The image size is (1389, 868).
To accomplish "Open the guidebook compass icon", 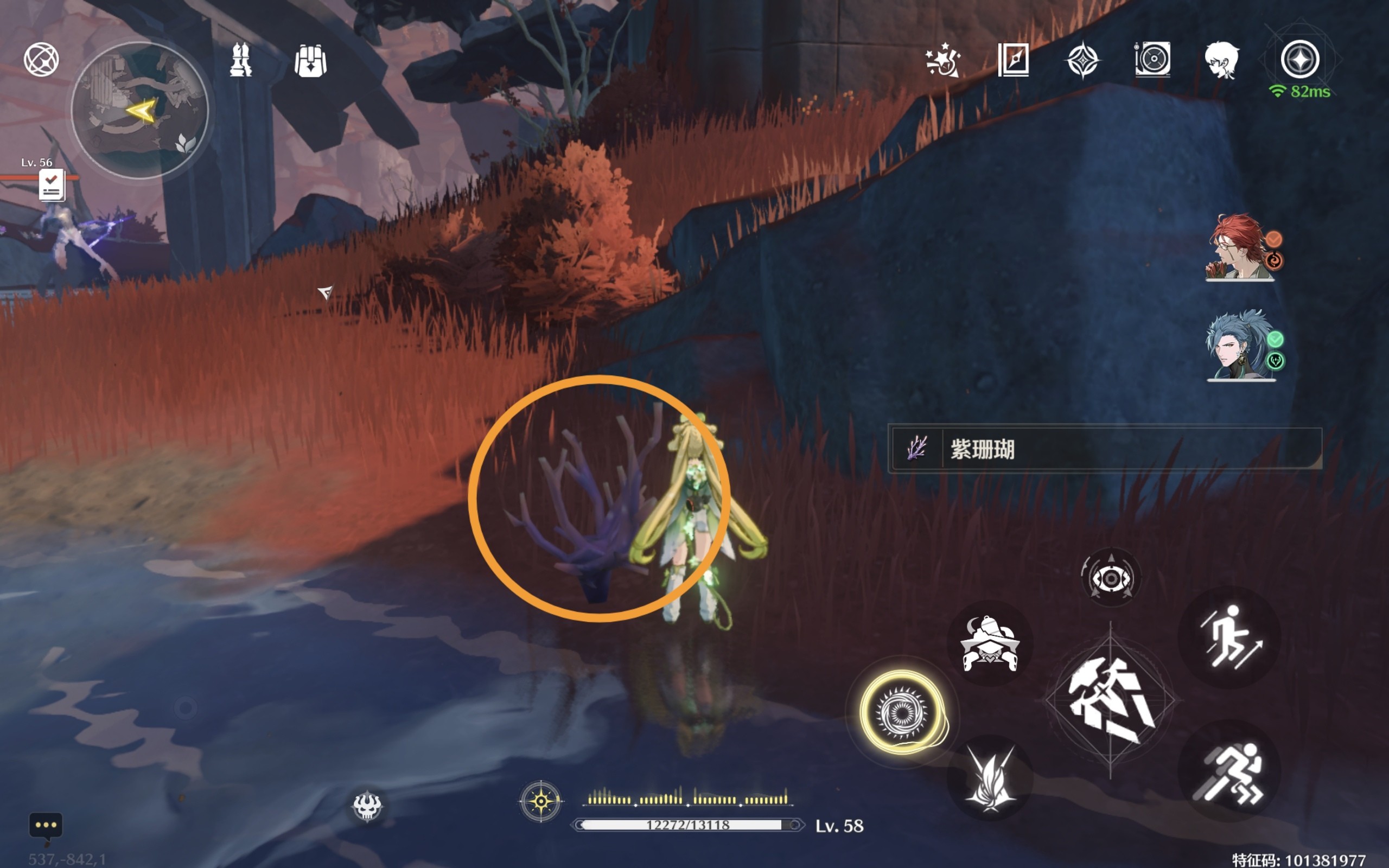I will [1013, 60].
